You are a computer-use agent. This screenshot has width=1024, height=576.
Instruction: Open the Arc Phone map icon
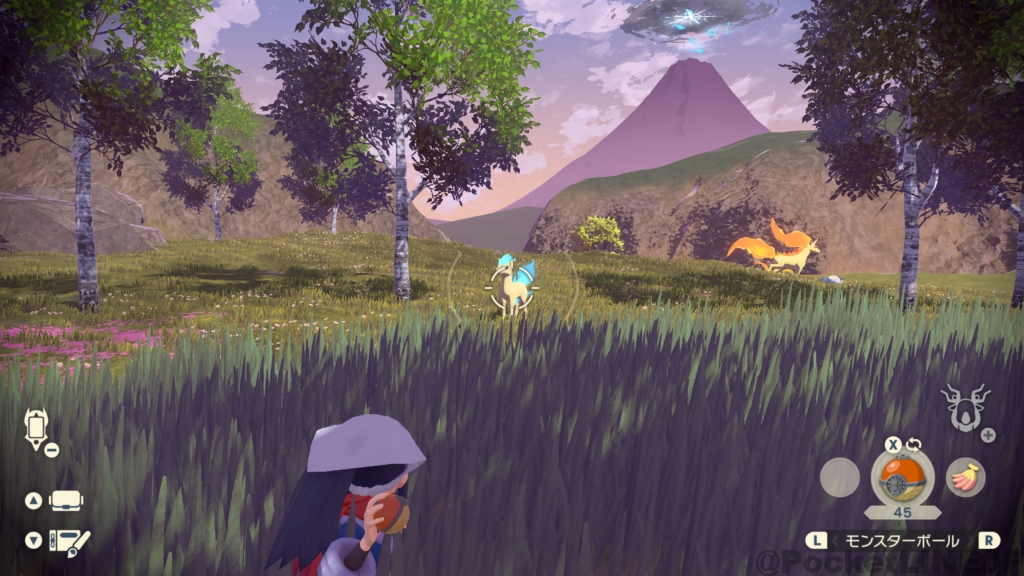click(33, 426)
